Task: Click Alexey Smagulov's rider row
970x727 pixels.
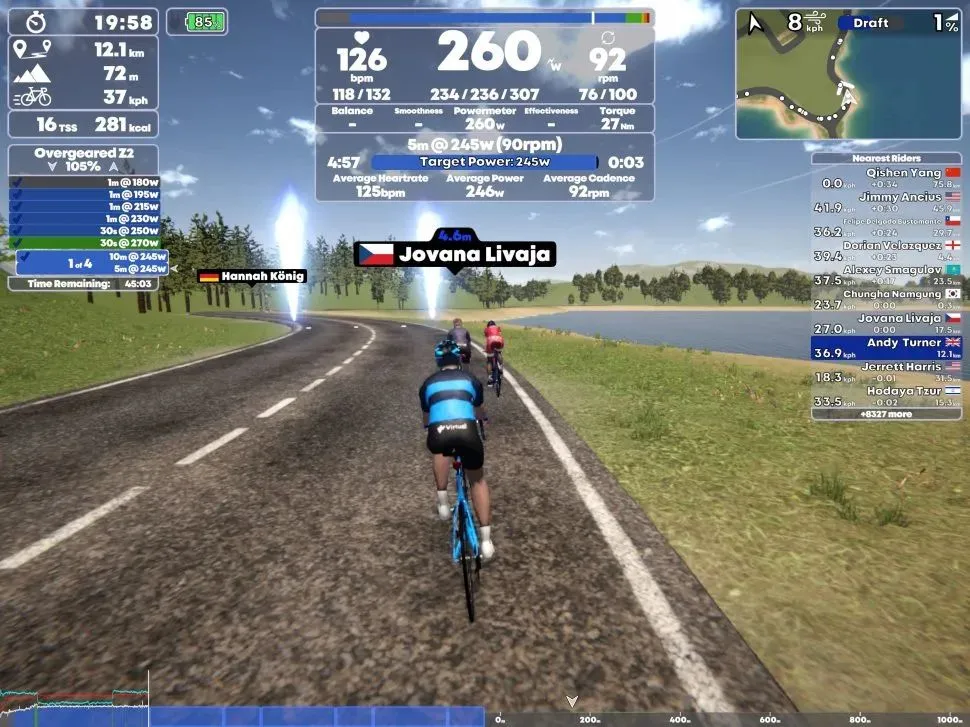Action: click(886, 275)
